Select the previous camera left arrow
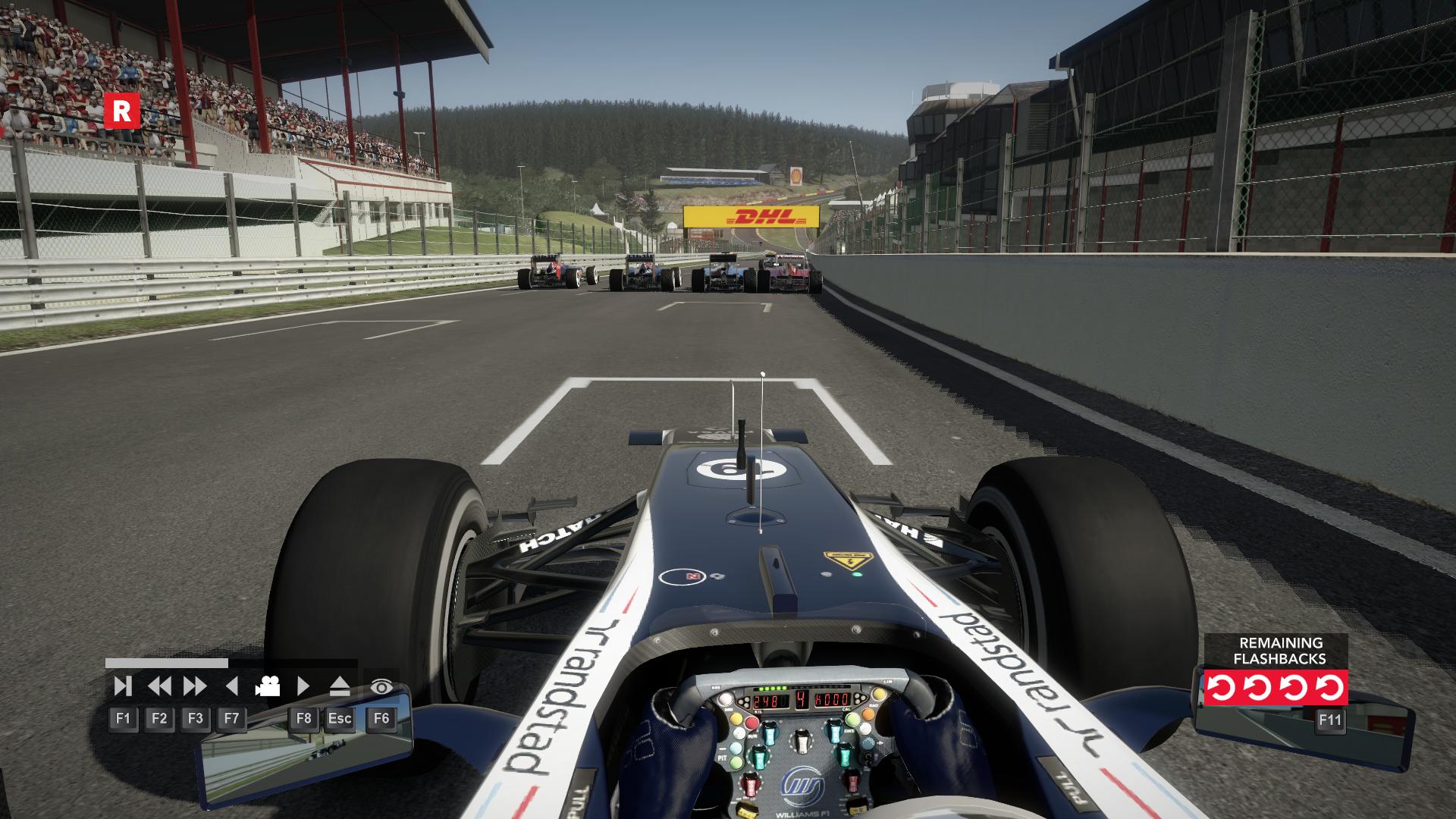 tap(232, 686)
